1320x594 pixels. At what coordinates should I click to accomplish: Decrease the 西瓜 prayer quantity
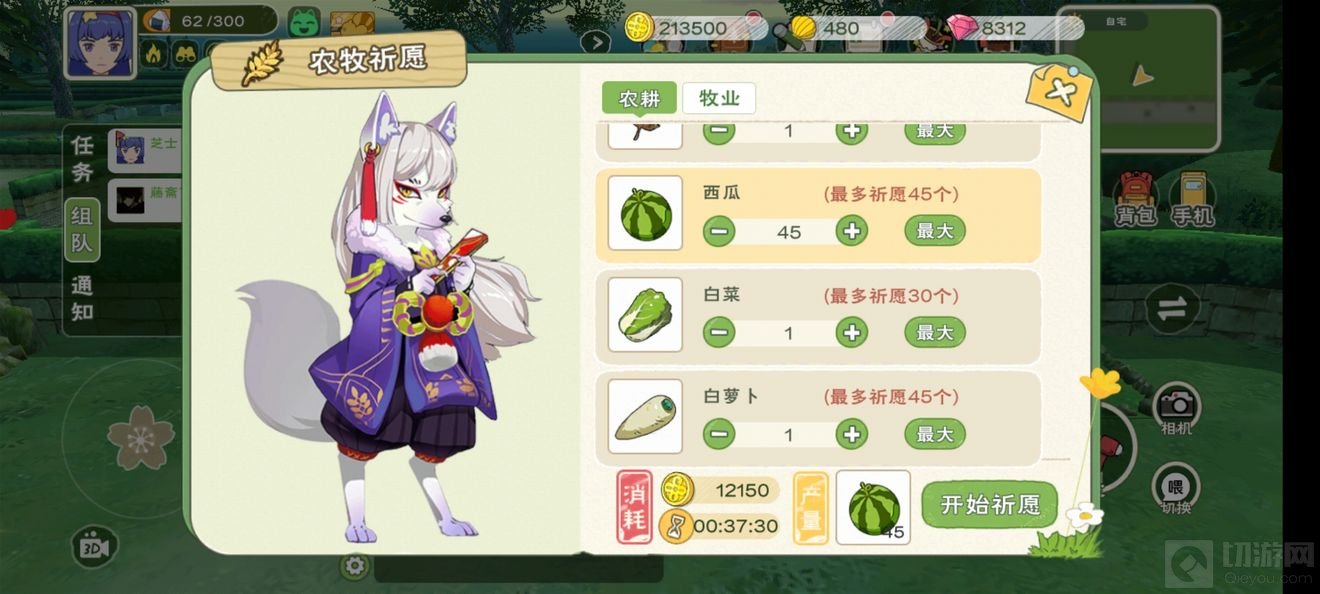pyautogui.click(x=718, y=231)
